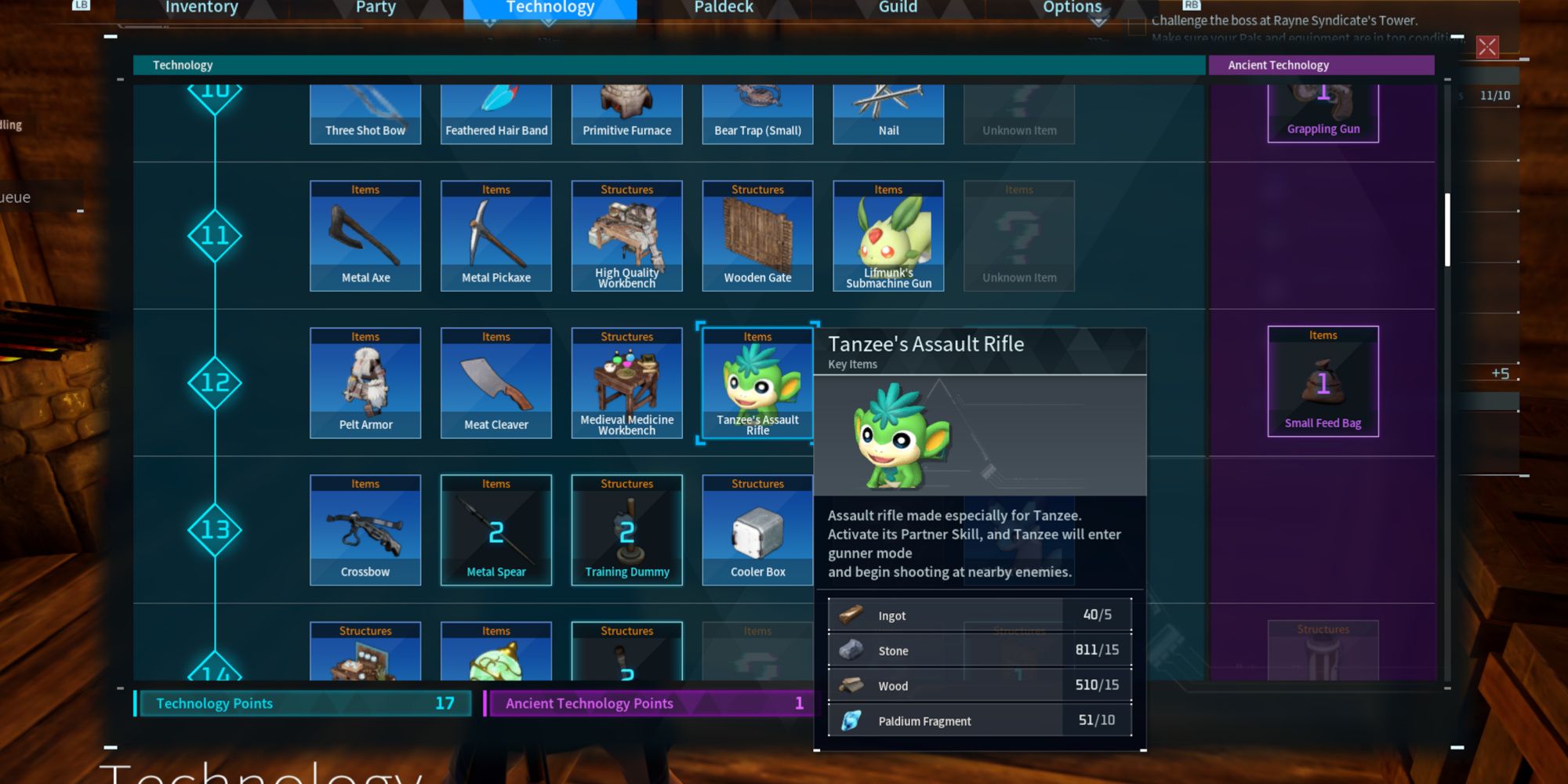Click the Training Dummy structure icon

coord(626,530)
